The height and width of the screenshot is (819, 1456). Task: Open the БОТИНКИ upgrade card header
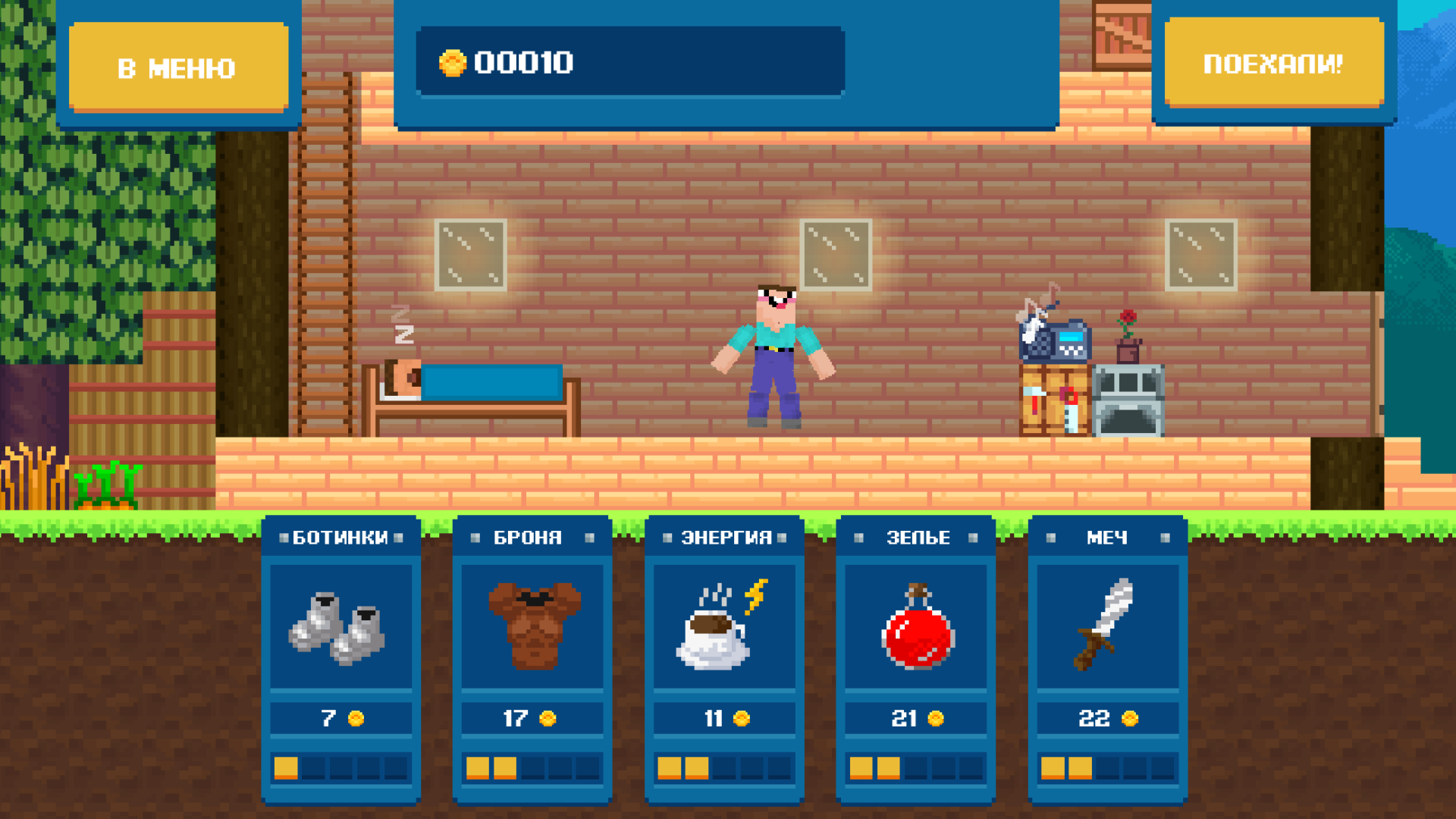click(340, 536)
